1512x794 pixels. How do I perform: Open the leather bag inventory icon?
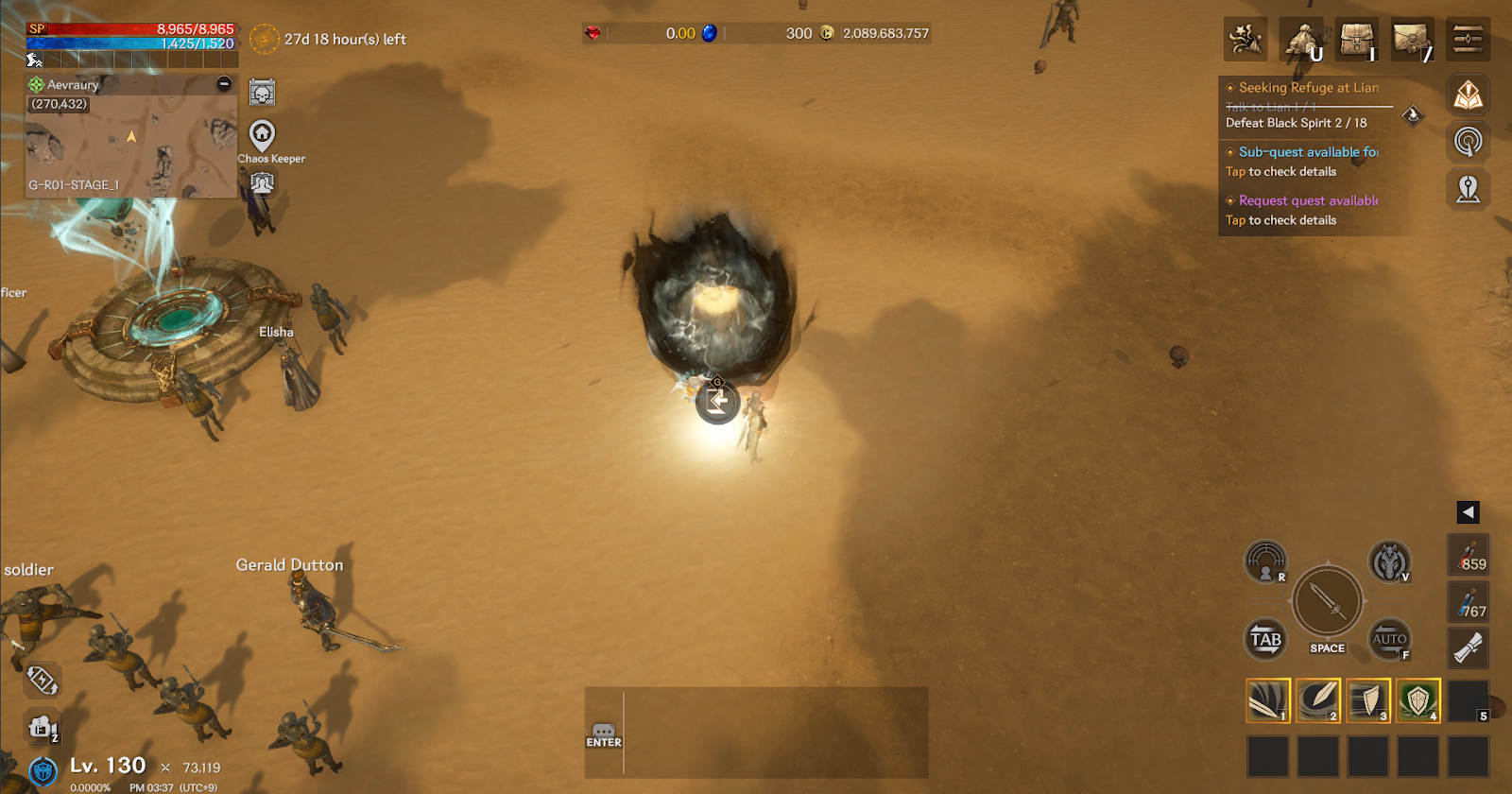pyautogui.click(x=1357, y=40)
